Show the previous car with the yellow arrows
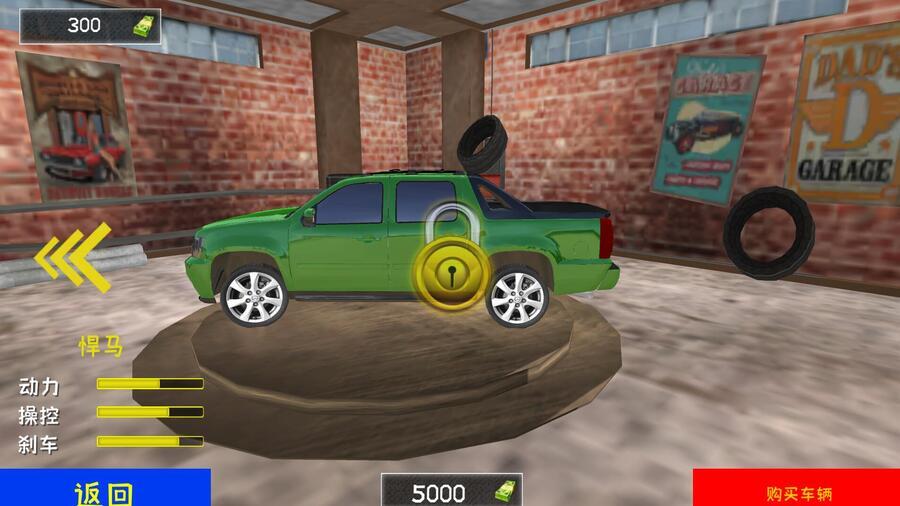900x506 pixels. point(74,258)
